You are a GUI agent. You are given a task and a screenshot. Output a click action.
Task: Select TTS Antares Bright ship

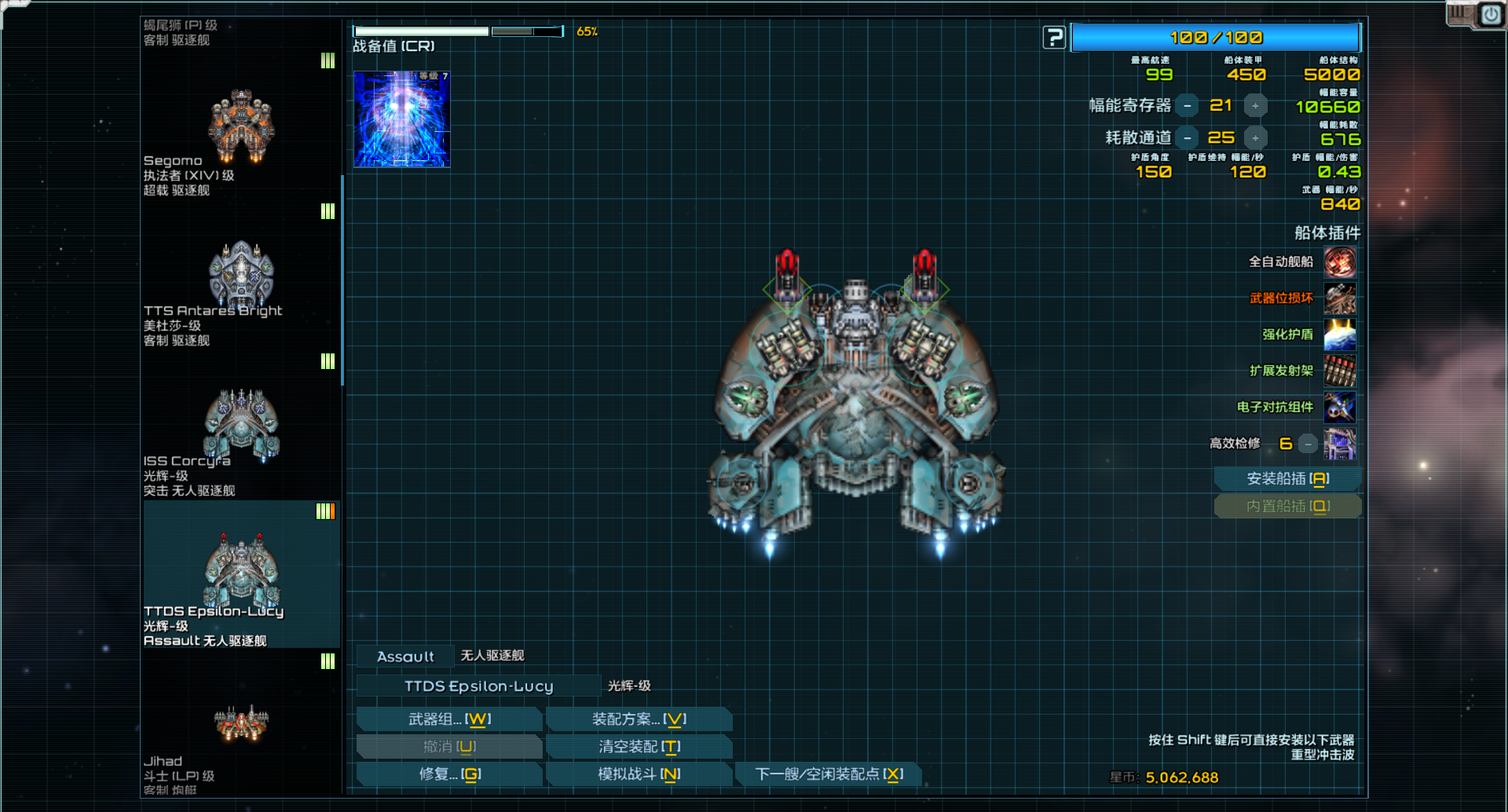pyautogui.click(x=241, y=279)
